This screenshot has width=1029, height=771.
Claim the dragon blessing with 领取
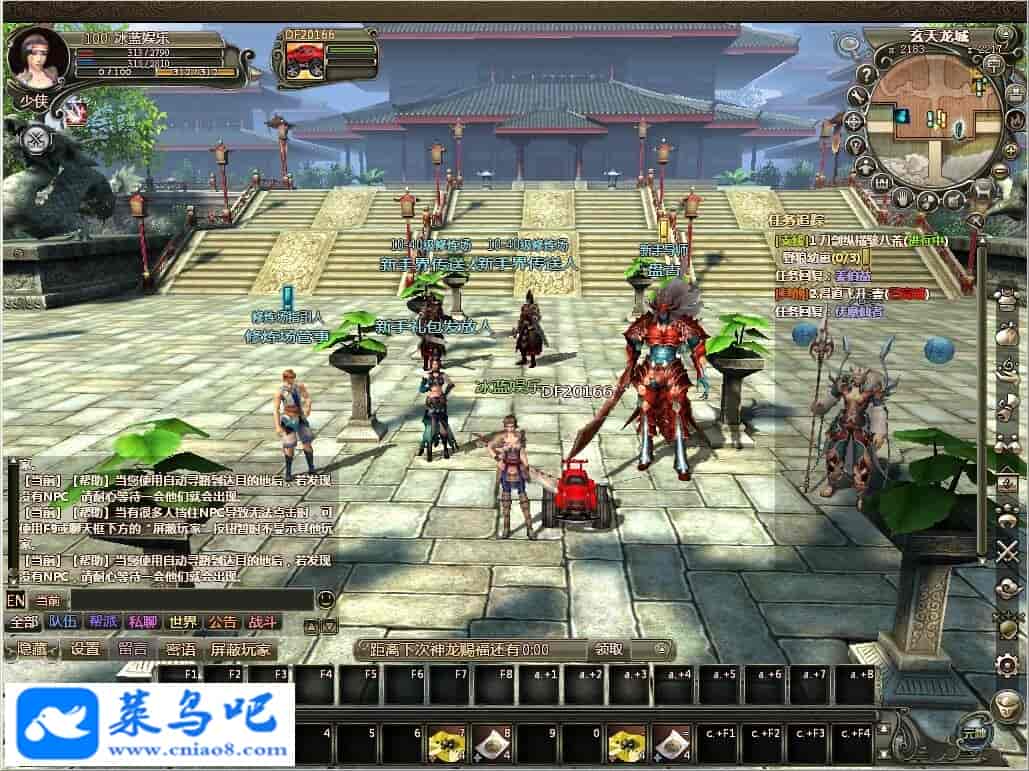click(x=609, y=649)
